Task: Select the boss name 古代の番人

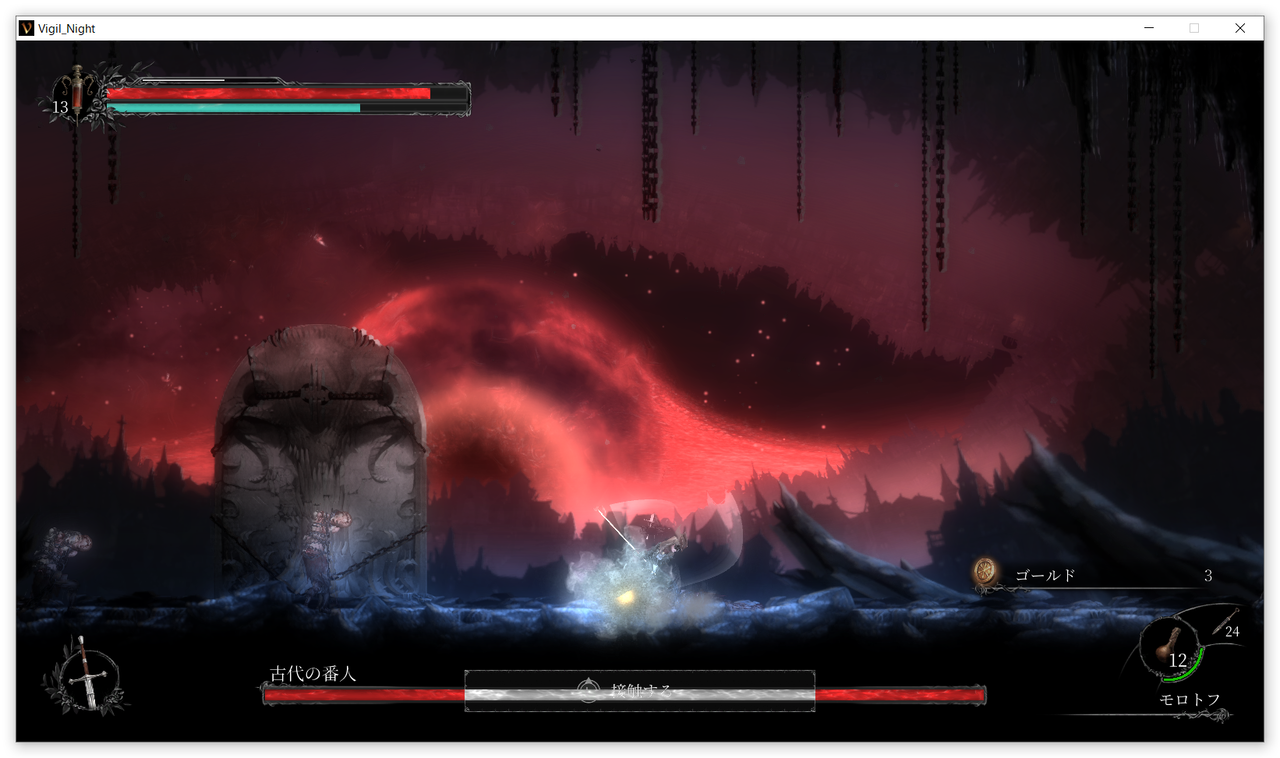Action: tap(313, 673)
